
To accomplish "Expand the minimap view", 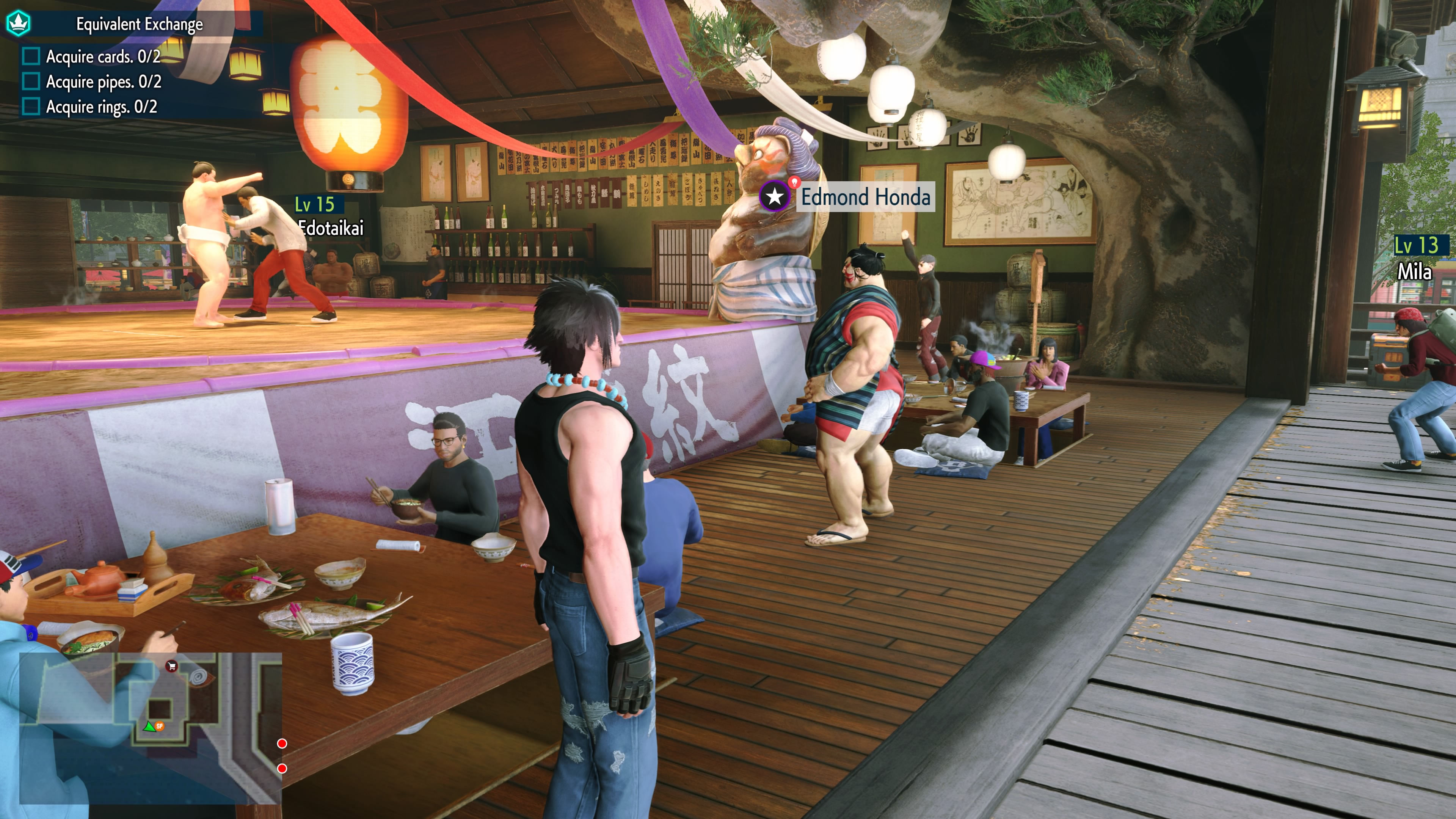I will point(152,726).
